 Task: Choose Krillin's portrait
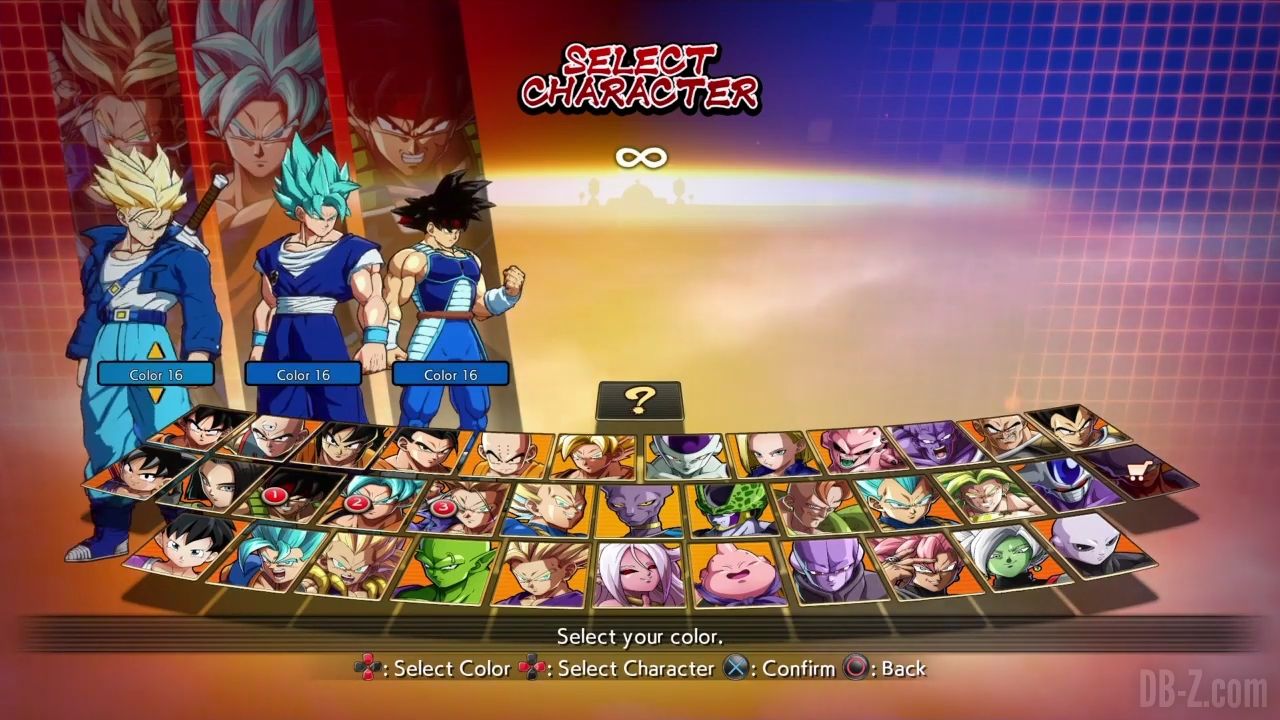(x=510, y=455)
